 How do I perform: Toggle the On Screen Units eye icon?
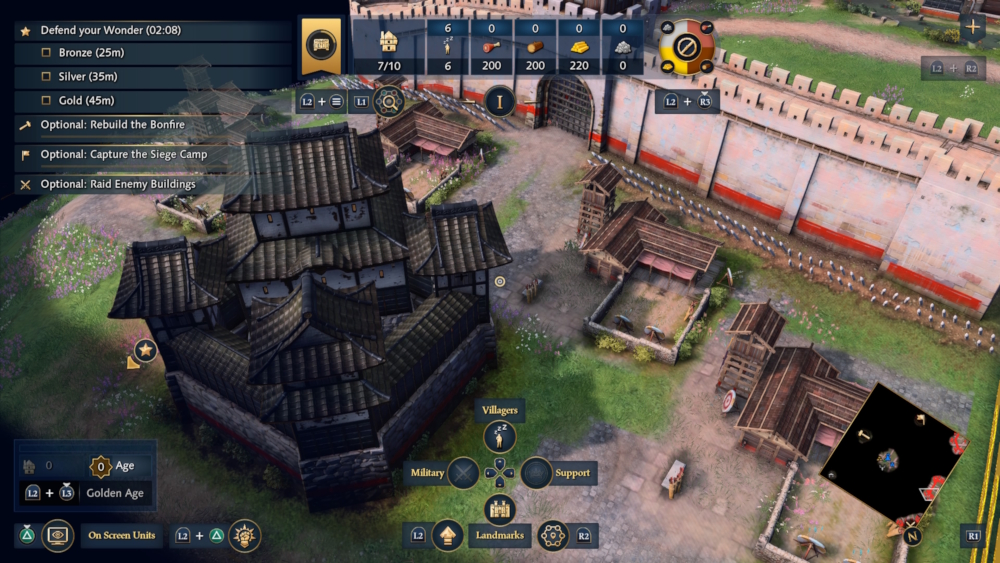click(57, 536)
